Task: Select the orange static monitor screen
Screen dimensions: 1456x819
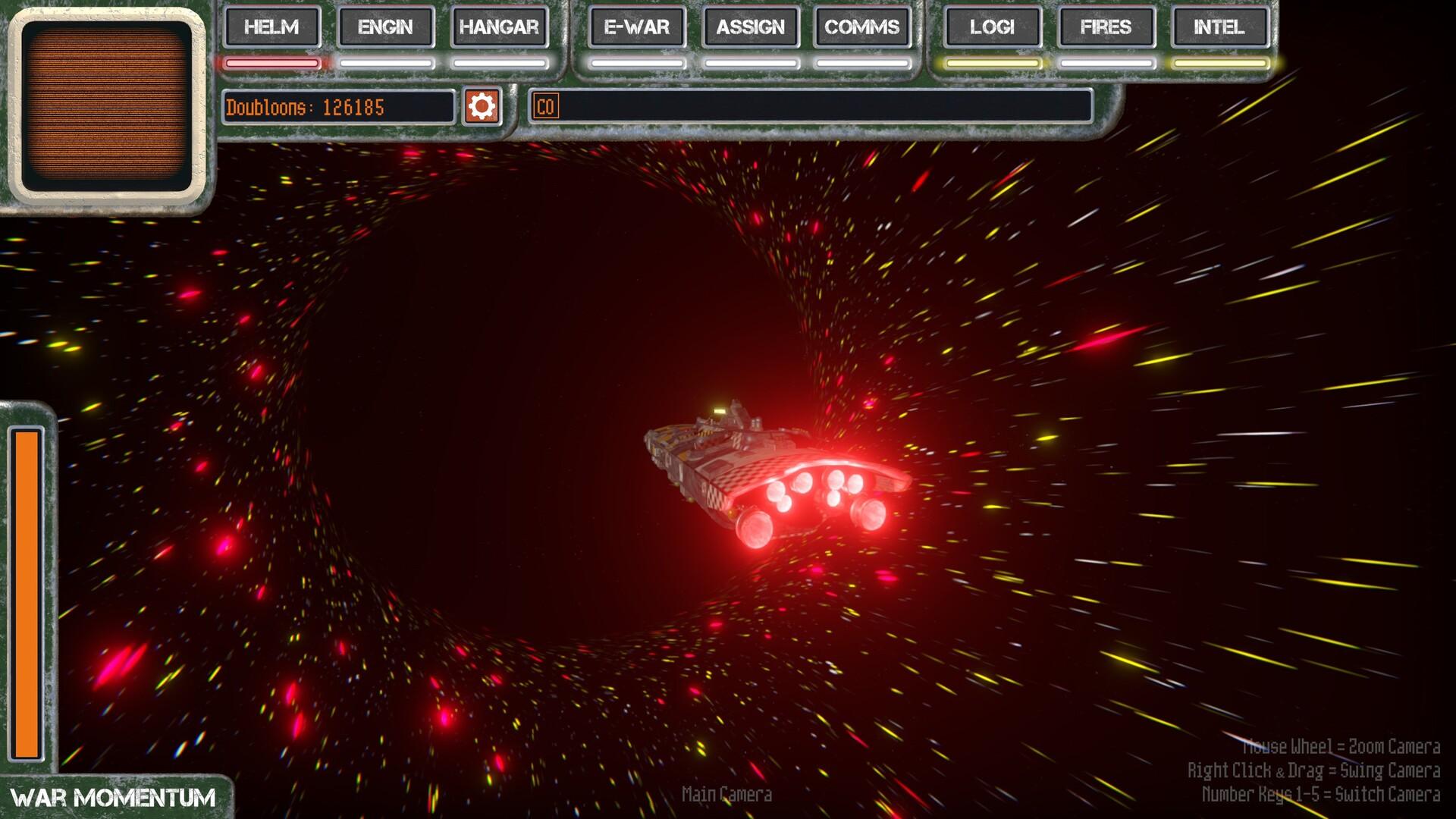Action: 106,106
